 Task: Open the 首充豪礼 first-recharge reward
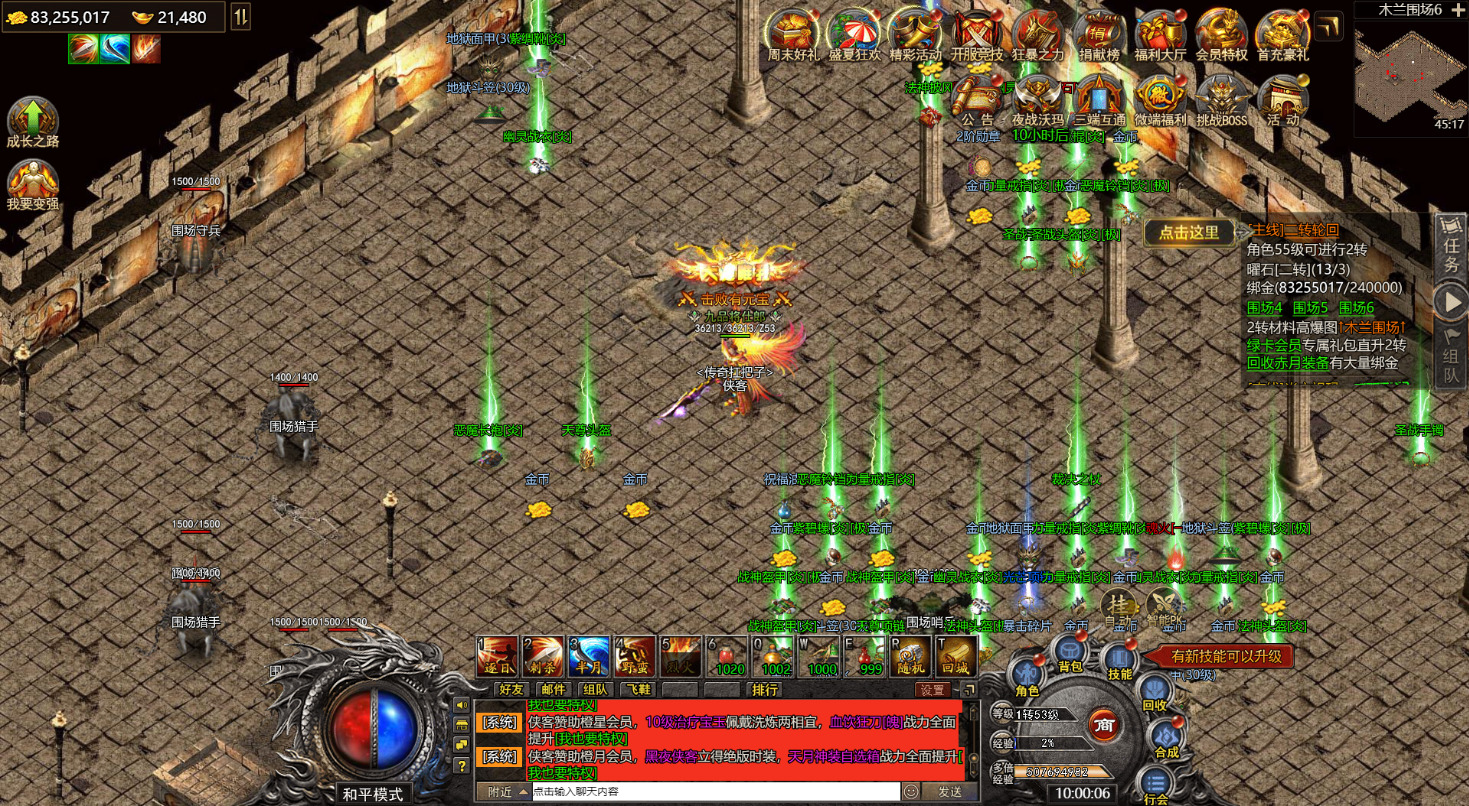1282,35
